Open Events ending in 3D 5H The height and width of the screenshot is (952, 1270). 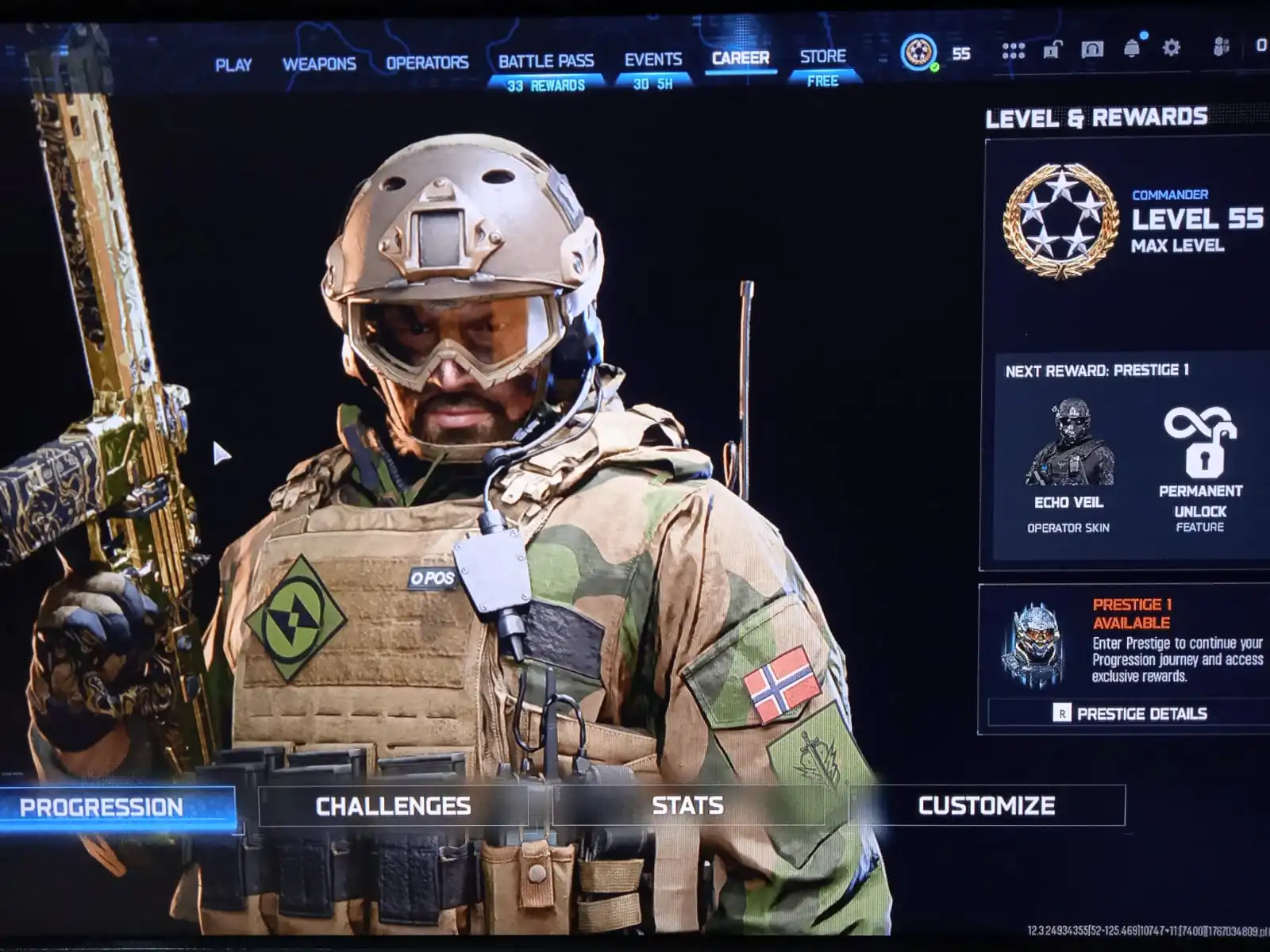tap(652, 61)
